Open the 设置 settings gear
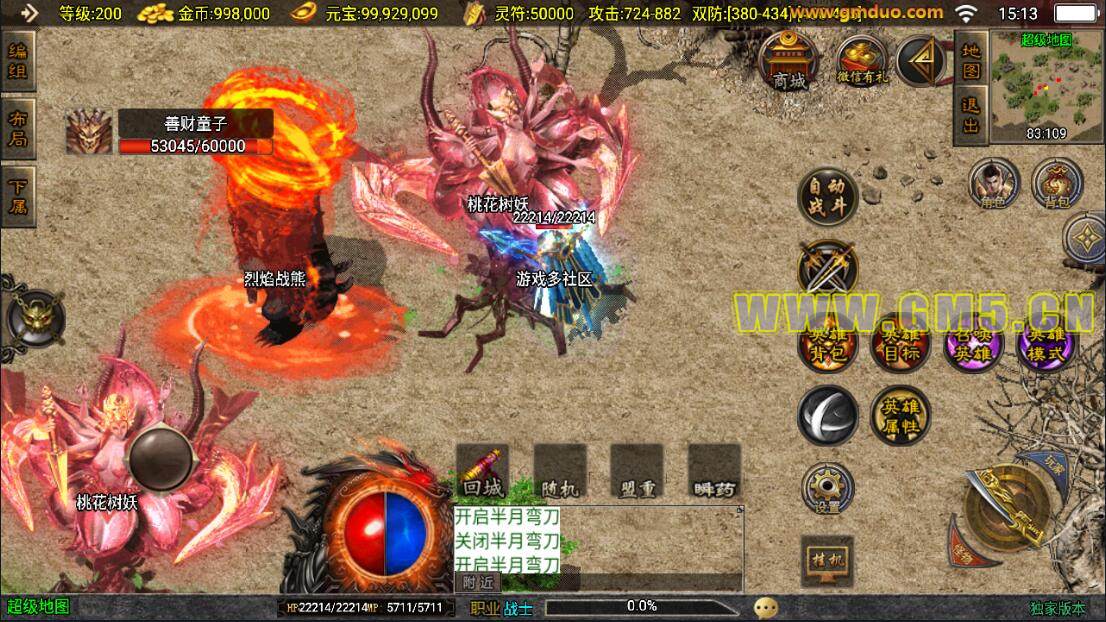The image size is (1106, 622). click(827, 489)
